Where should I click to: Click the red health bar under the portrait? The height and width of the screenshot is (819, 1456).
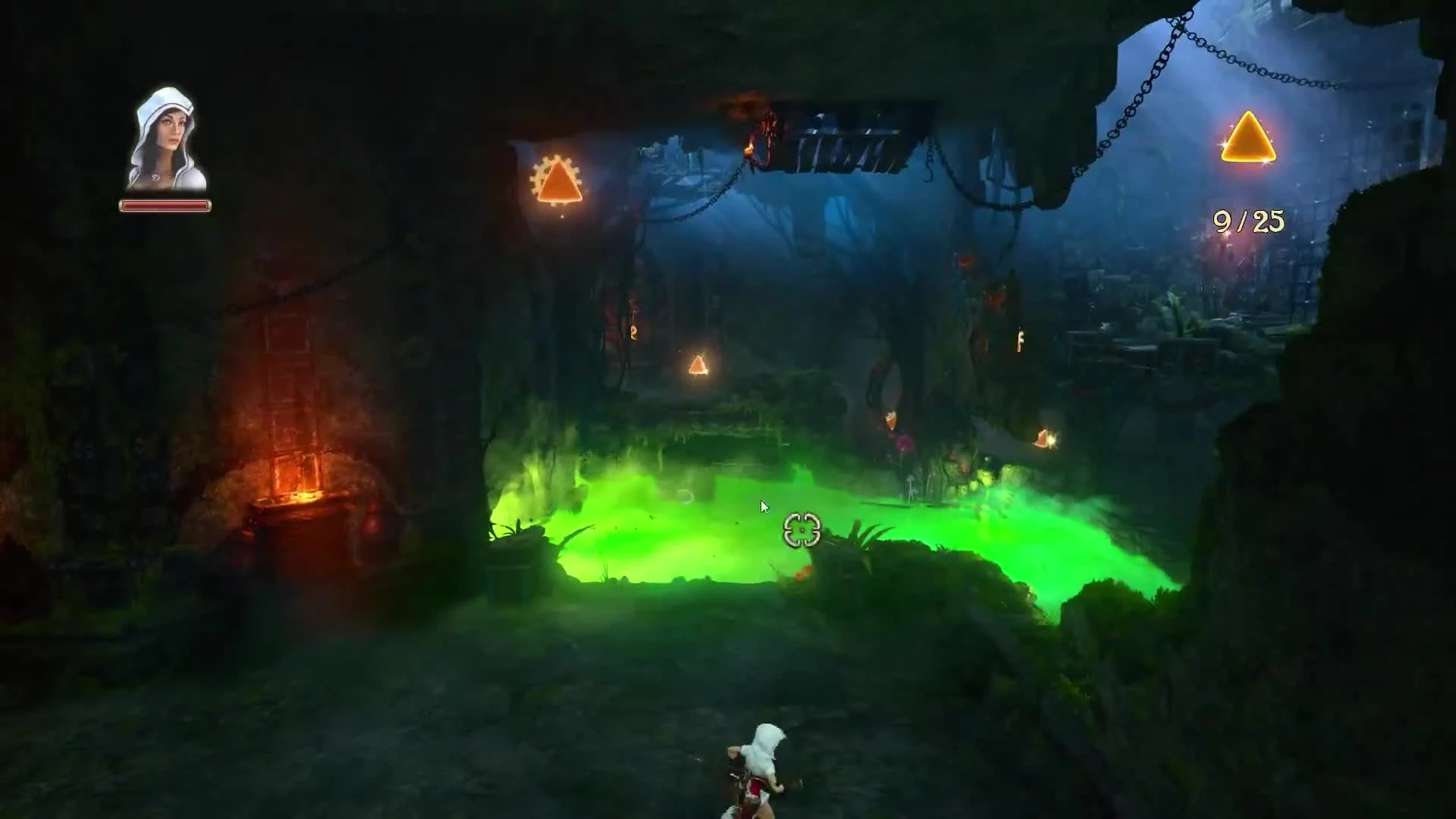point(165,204)
